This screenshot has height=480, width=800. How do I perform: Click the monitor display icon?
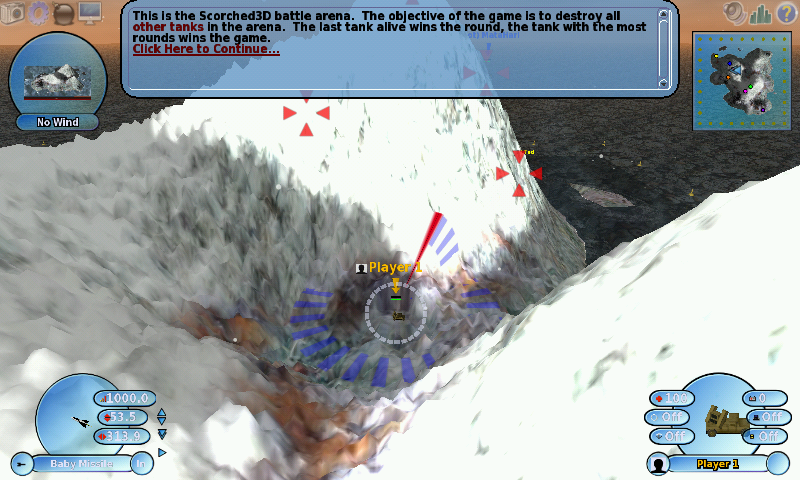(90, 13)
